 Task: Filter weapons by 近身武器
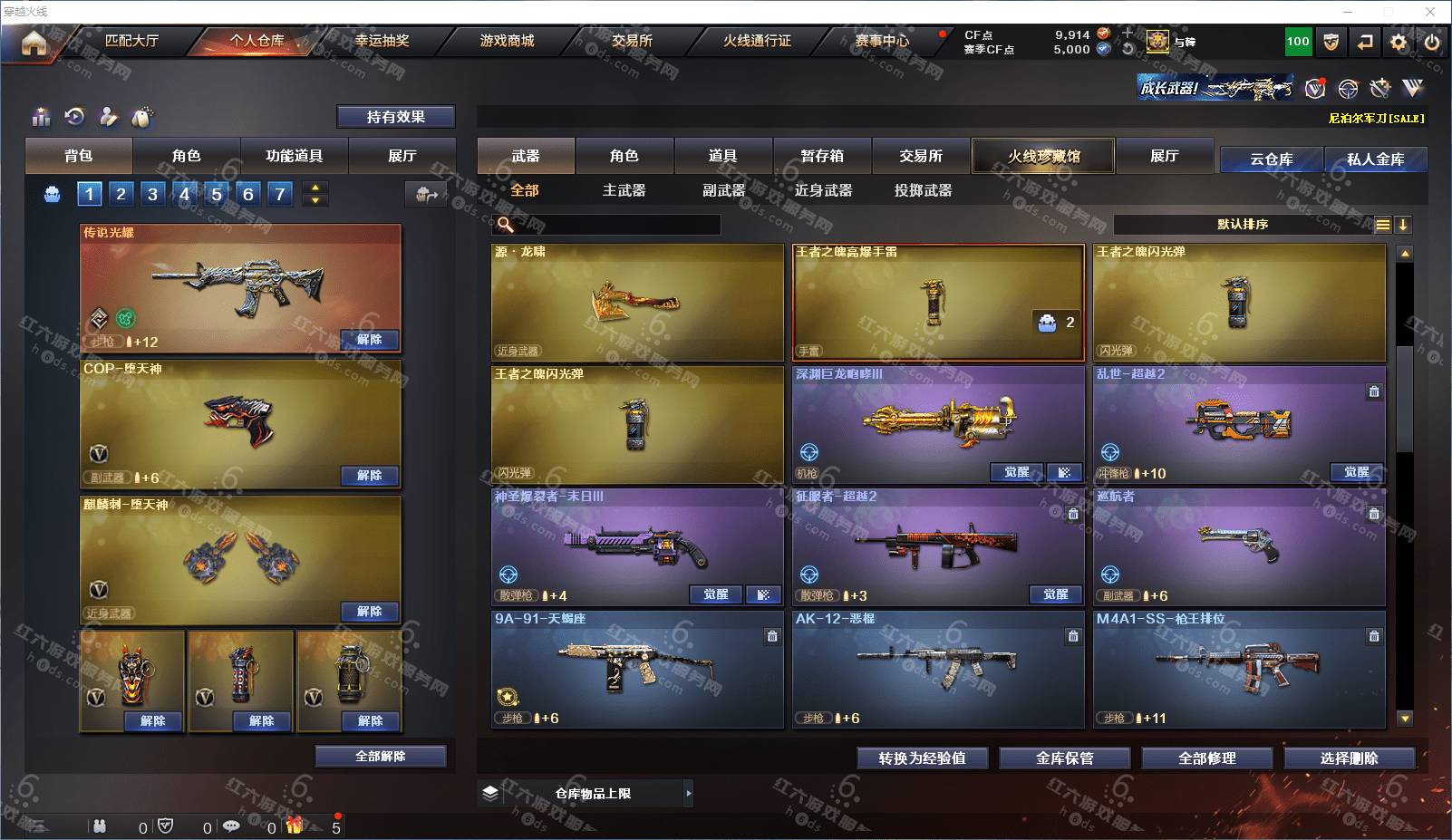pos(823,190)
